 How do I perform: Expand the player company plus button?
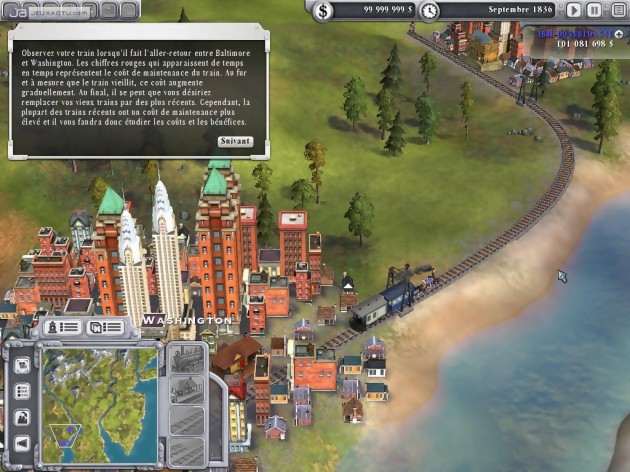pyautogui.click(x=618, y=34)
